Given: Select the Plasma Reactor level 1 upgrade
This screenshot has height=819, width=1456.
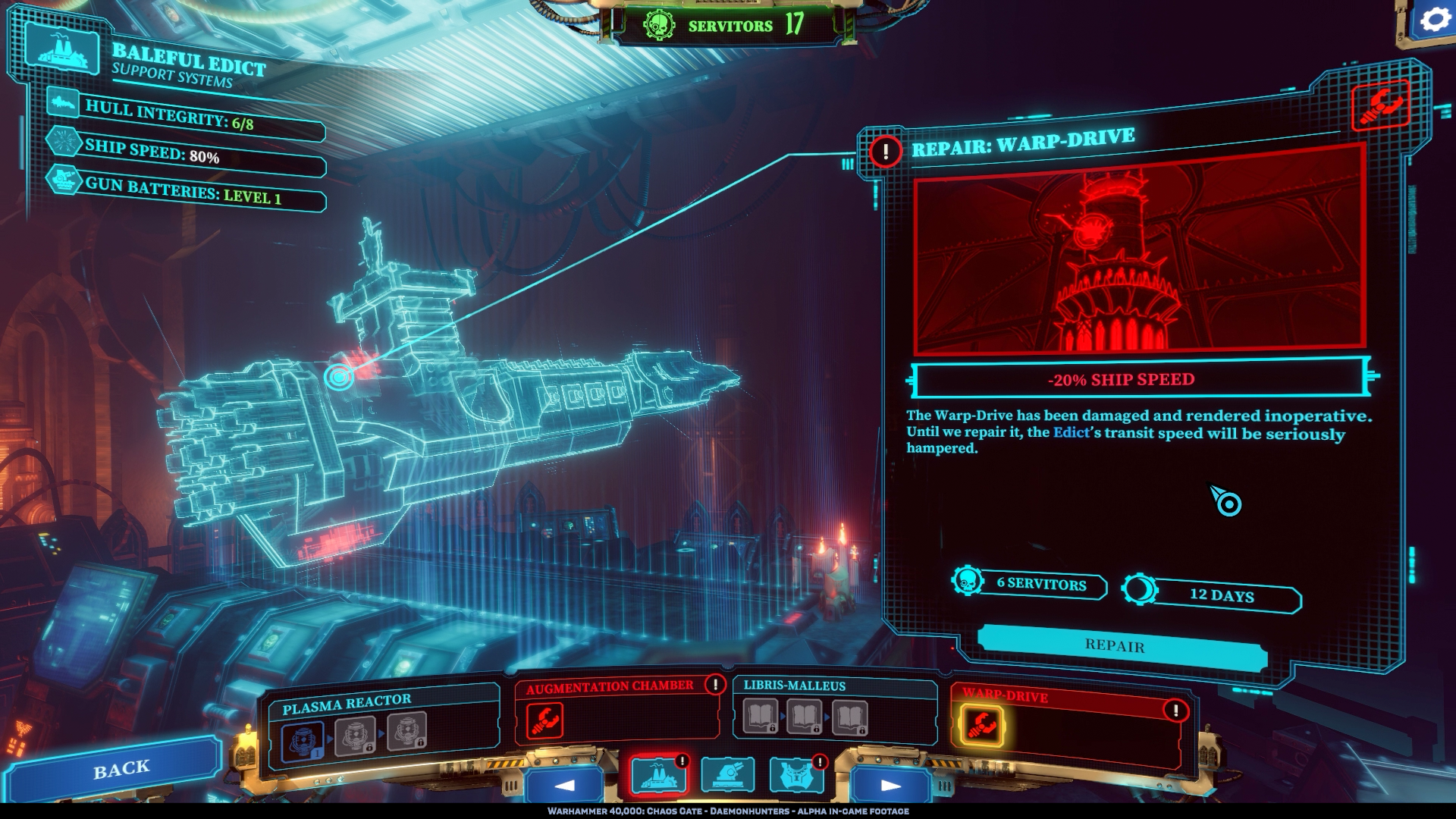Looking at the screenshot, I should [x=303, y=740].
